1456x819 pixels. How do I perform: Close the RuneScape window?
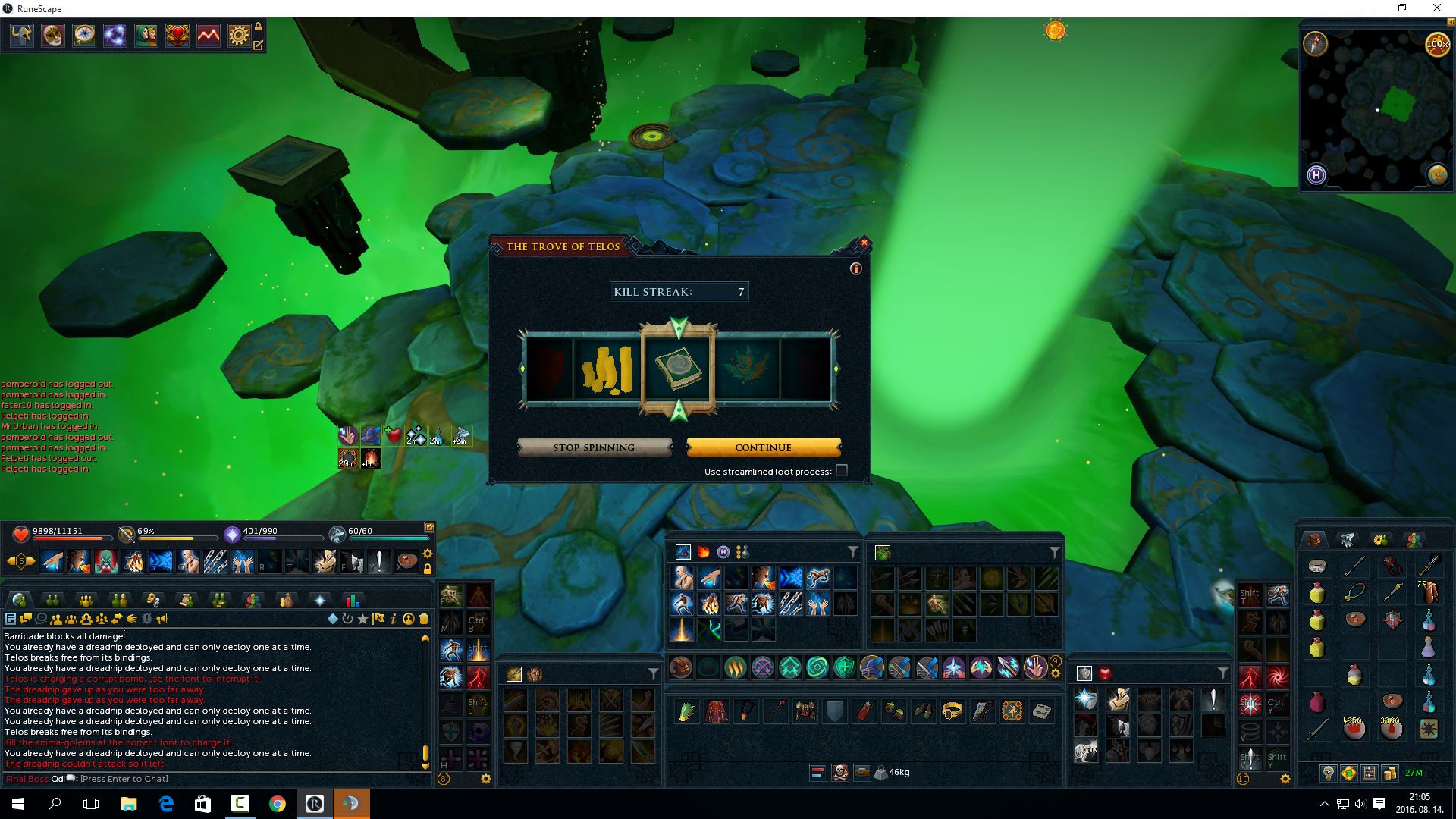coord(1436,8)
